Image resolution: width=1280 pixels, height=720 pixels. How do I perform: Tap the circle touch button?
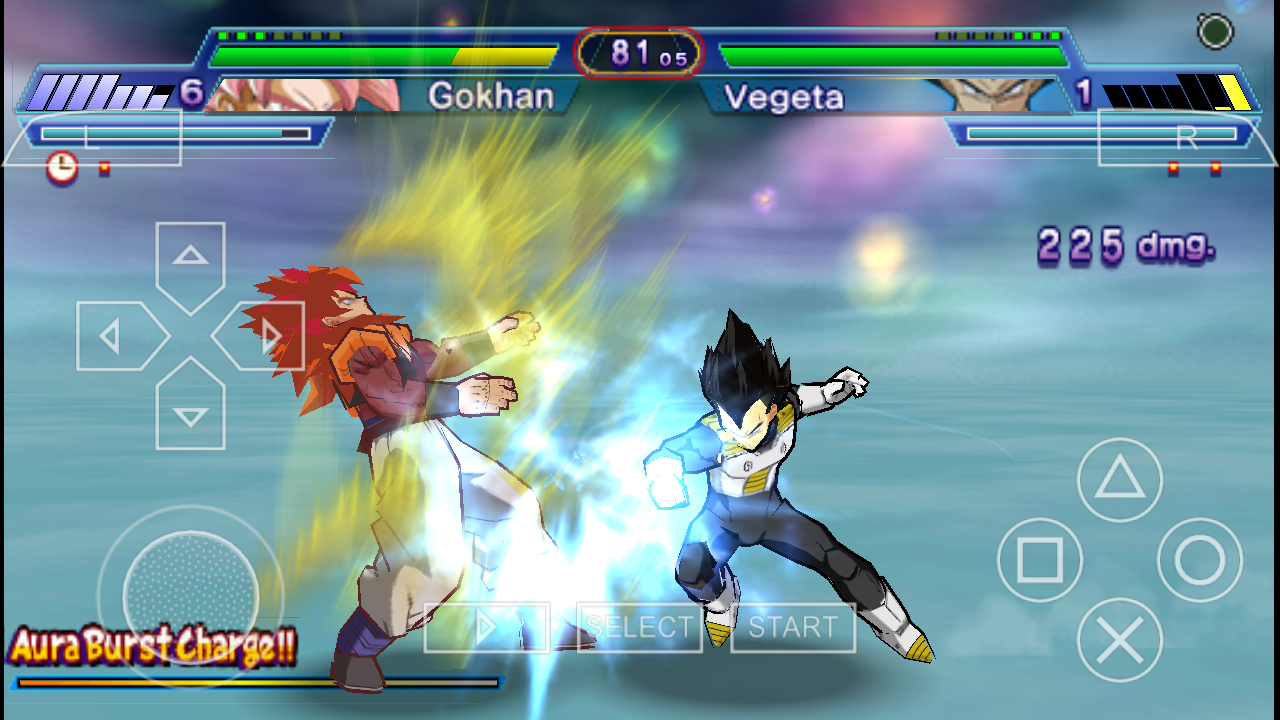click(1199, 560)
